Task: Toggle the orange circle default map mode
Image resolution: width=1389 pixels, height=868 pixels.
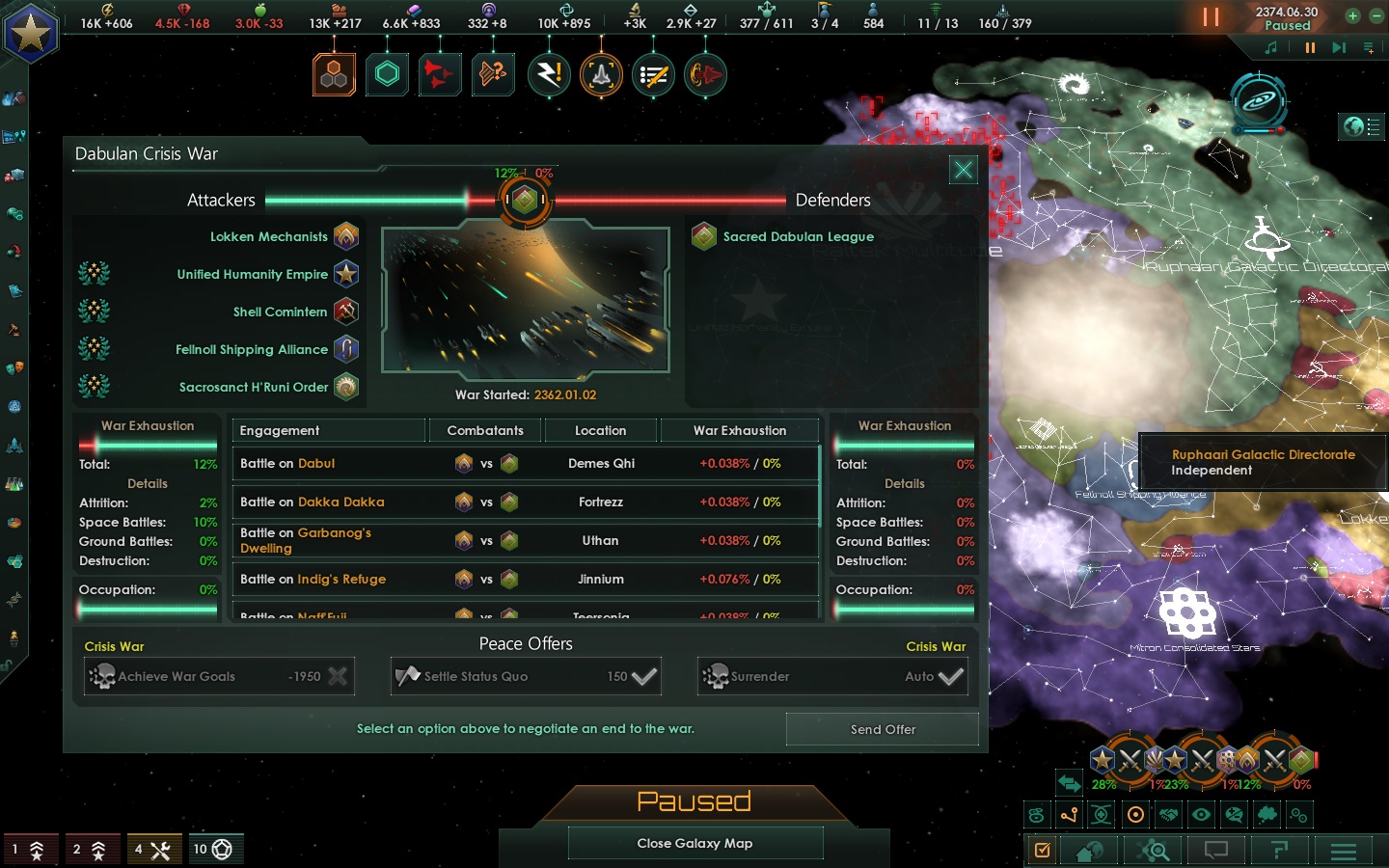Action: coord(1136,815)
